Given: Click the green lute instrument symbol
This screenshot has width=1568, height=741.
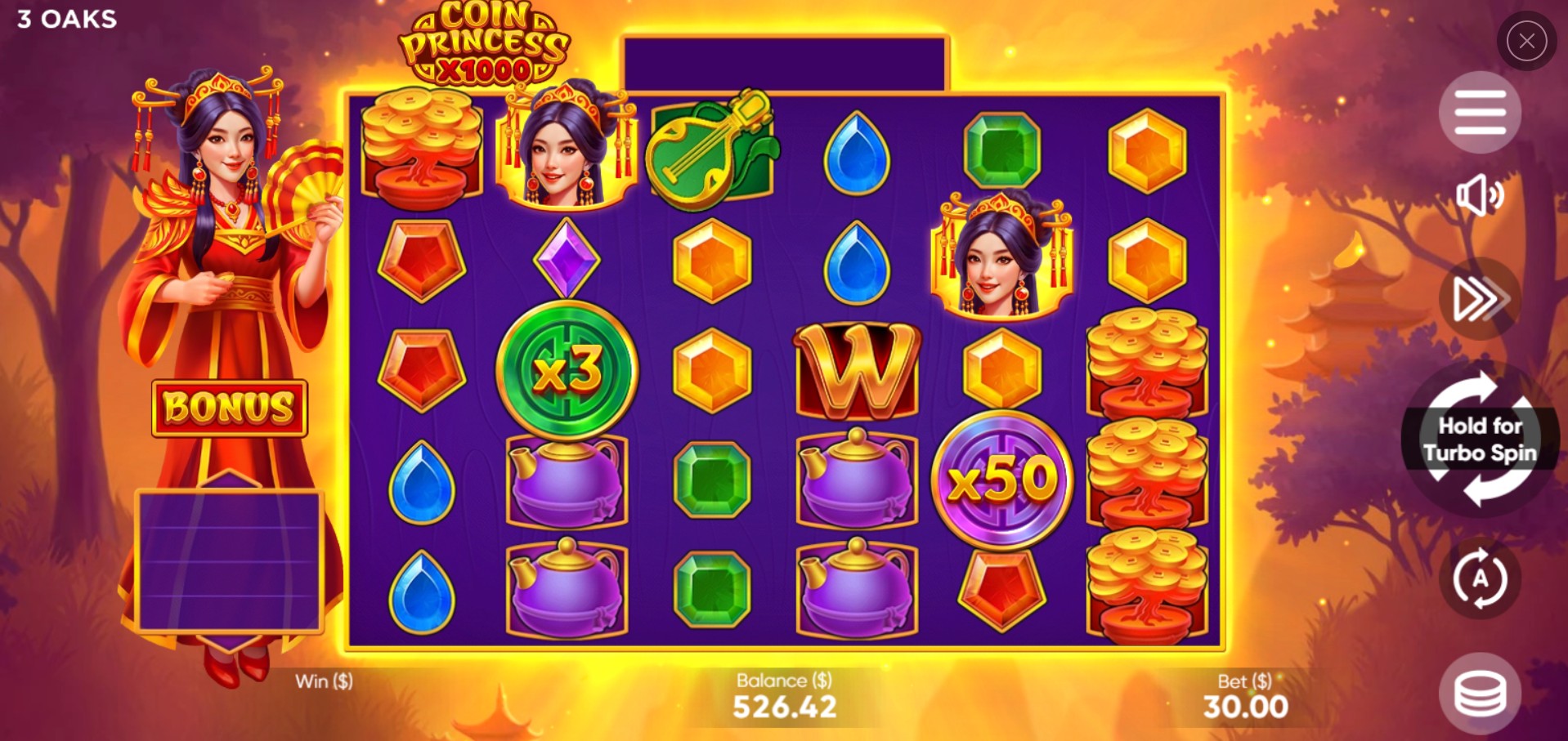Looking at the screenshot, I should click(710, 147).
